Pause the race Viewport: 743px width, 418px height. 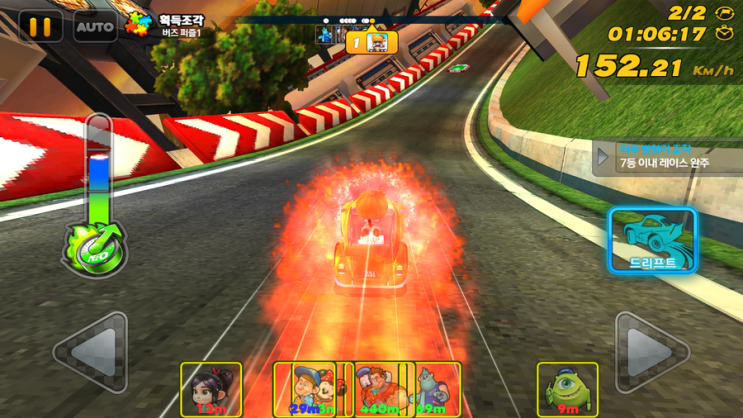click(x=39, y=27)
